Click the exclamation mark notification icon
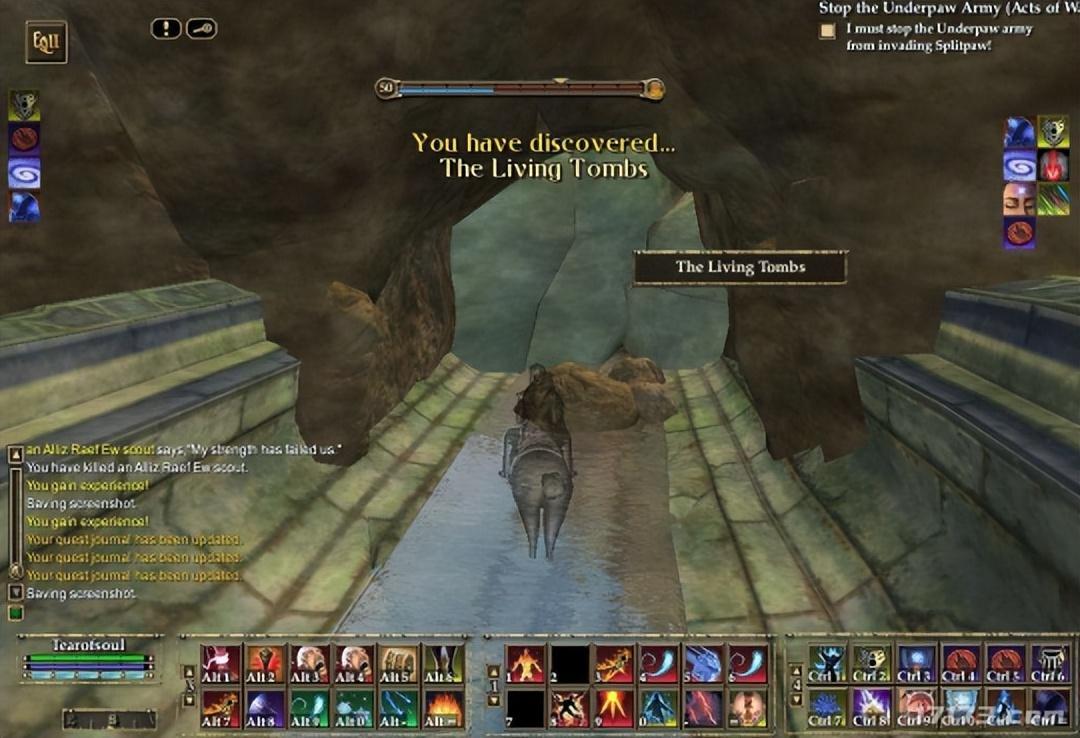The width and height of the screenshot is (1080, 738). point(166,29)
